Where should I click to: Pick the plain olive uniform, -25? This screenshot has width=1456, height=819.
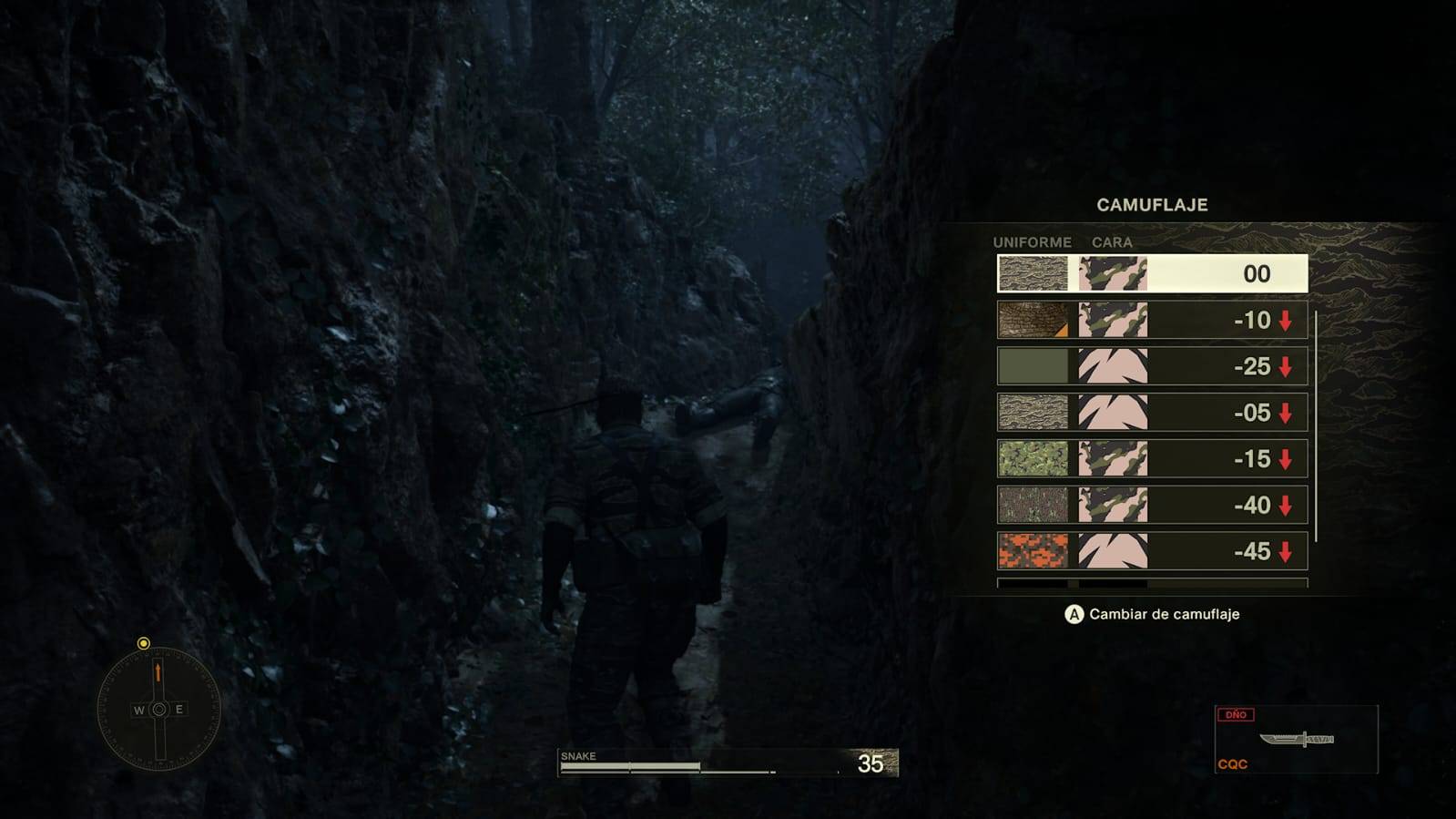(1152, 366)
